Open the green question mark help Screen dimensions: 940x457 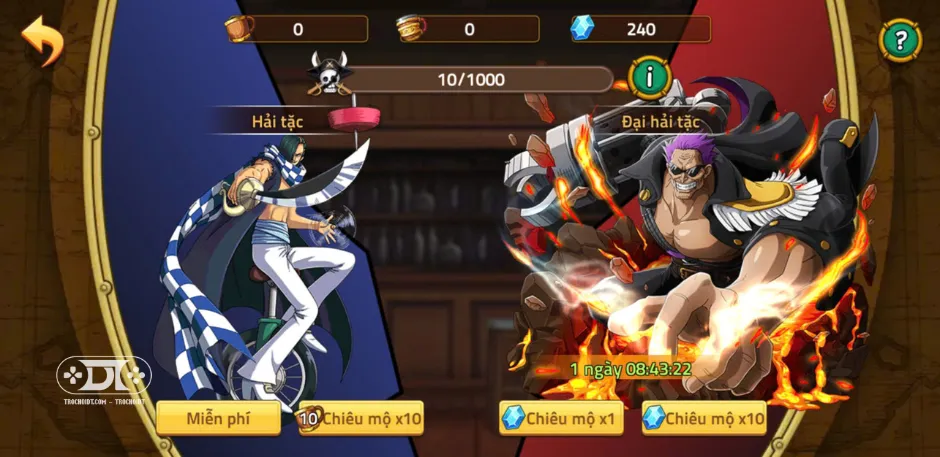pyautogui.click(x=900, y=41)
